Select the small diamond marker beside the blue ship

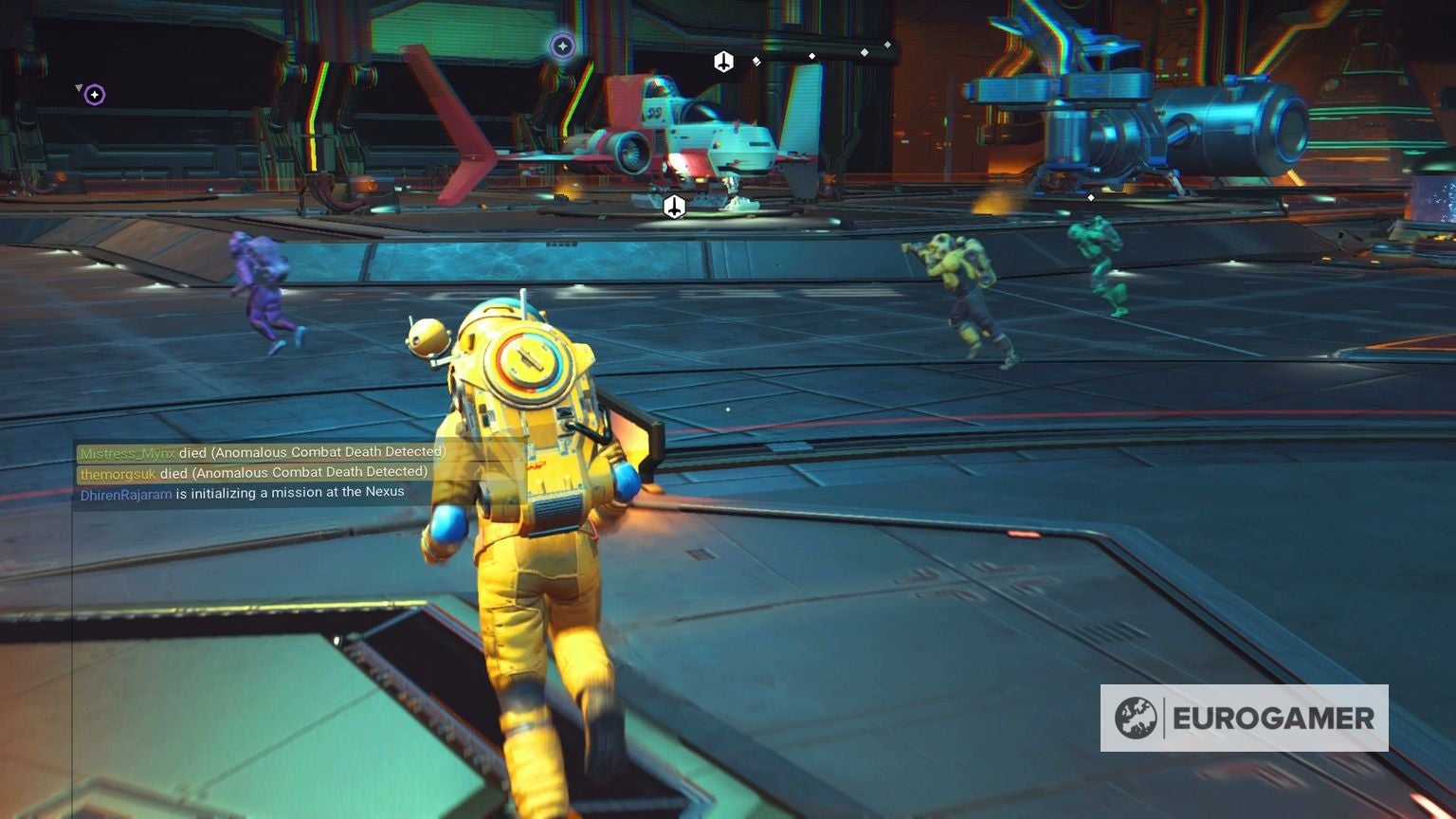click(1092, 196)
